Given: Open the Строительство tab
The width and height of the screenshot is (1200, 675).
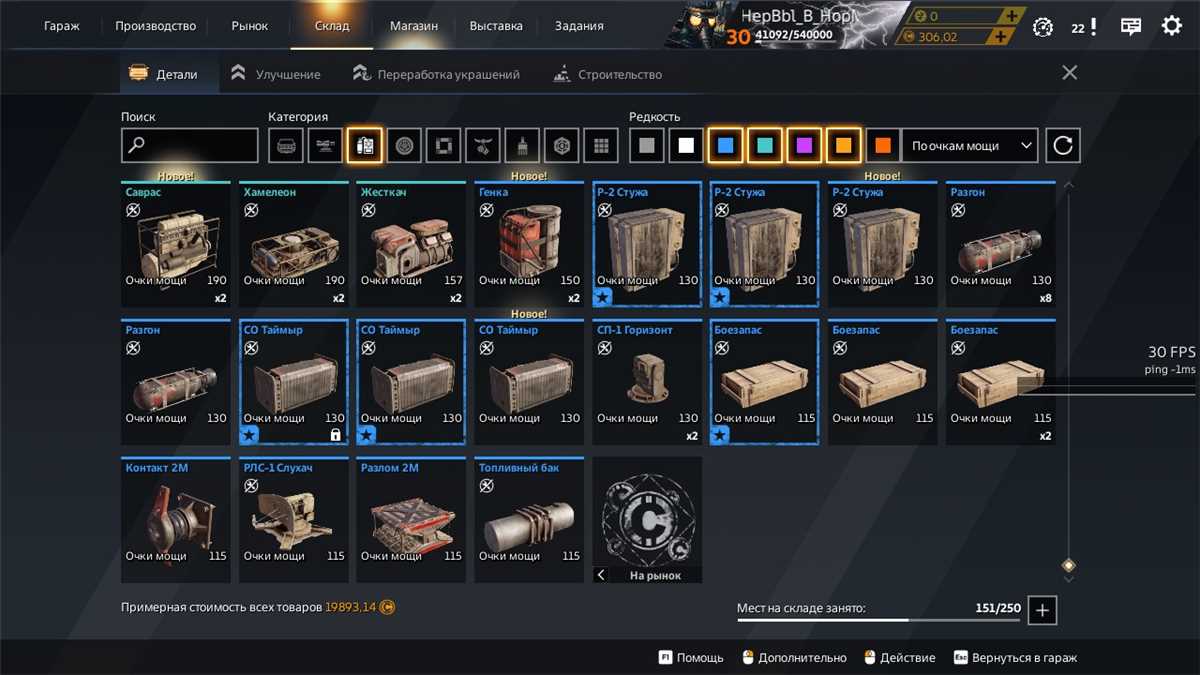Looking at the screenshot, I should (608, 74).
